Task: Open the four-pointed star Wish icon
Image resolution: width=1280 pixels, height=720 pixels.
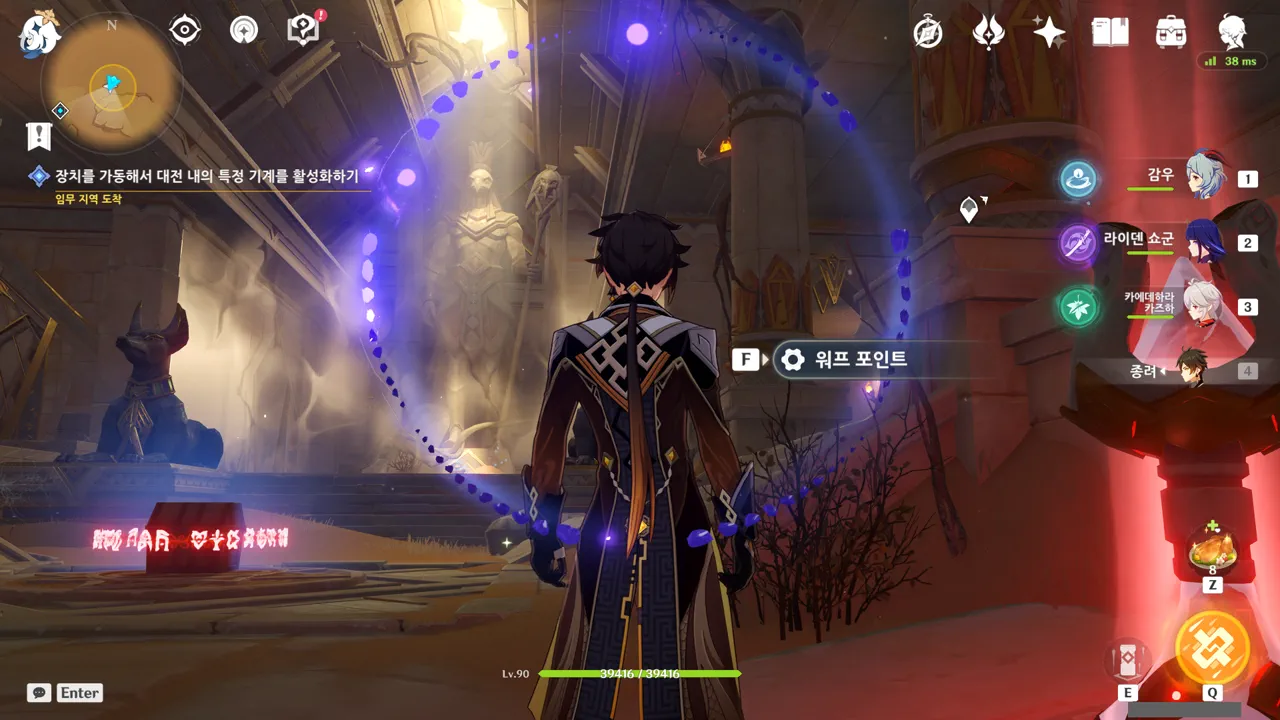Action: click(x=1049, y=33)
